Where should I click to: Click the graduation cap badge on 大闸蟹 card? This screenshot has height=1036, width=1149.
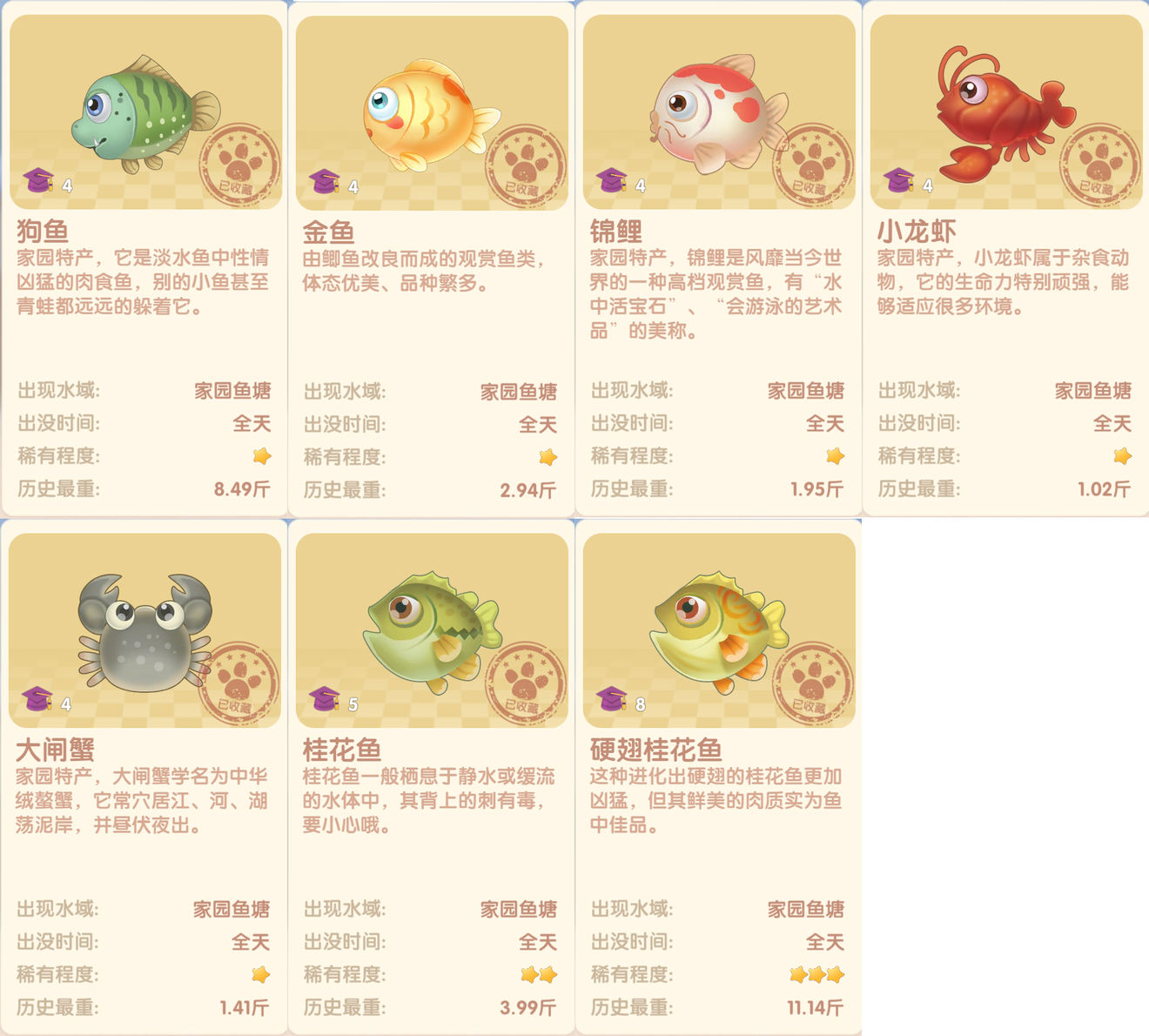click(x=36, y=701)
